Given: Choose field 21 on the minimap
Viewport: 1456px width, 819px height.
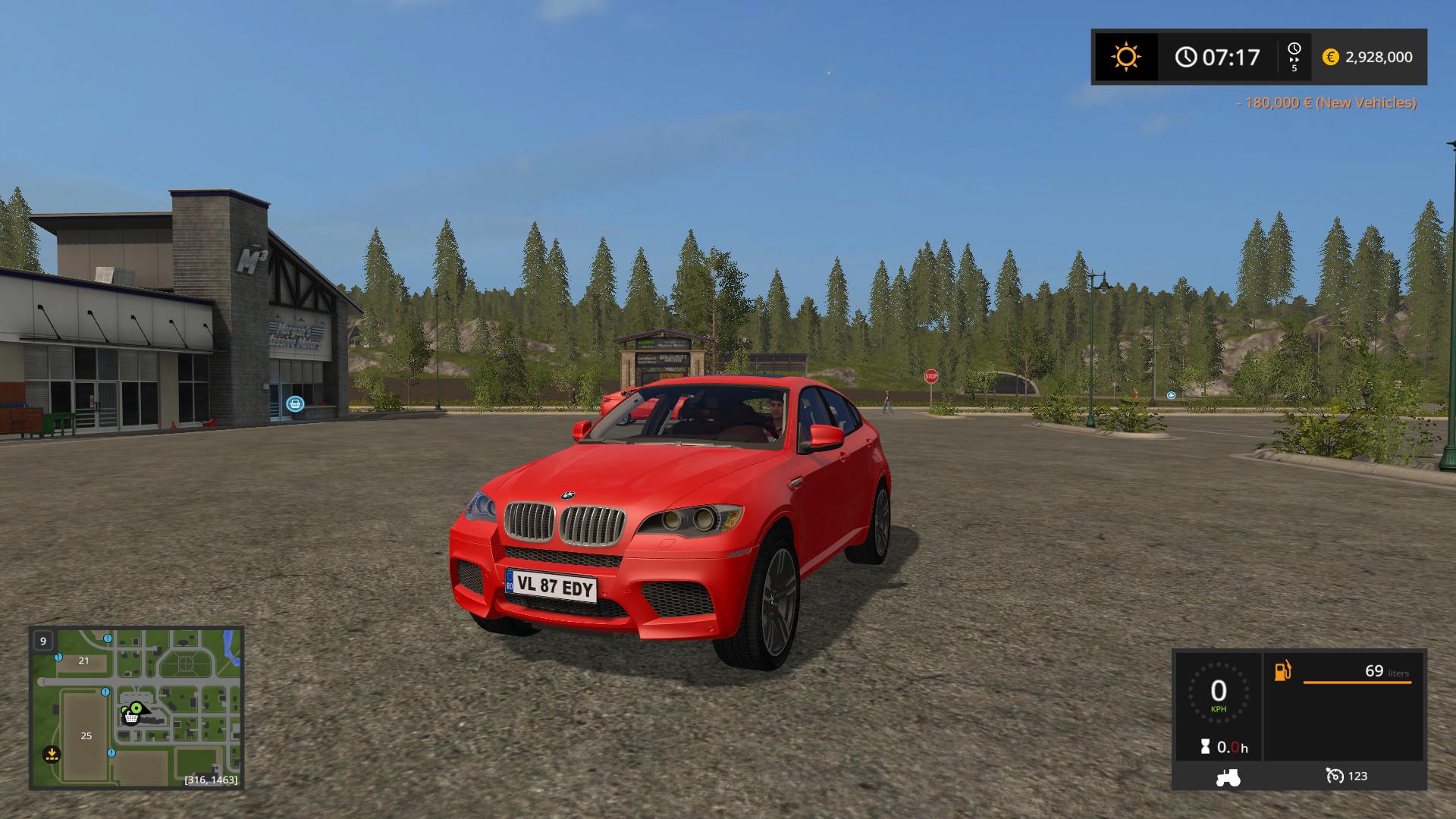Looking at the screenshot, I should 83,661.
